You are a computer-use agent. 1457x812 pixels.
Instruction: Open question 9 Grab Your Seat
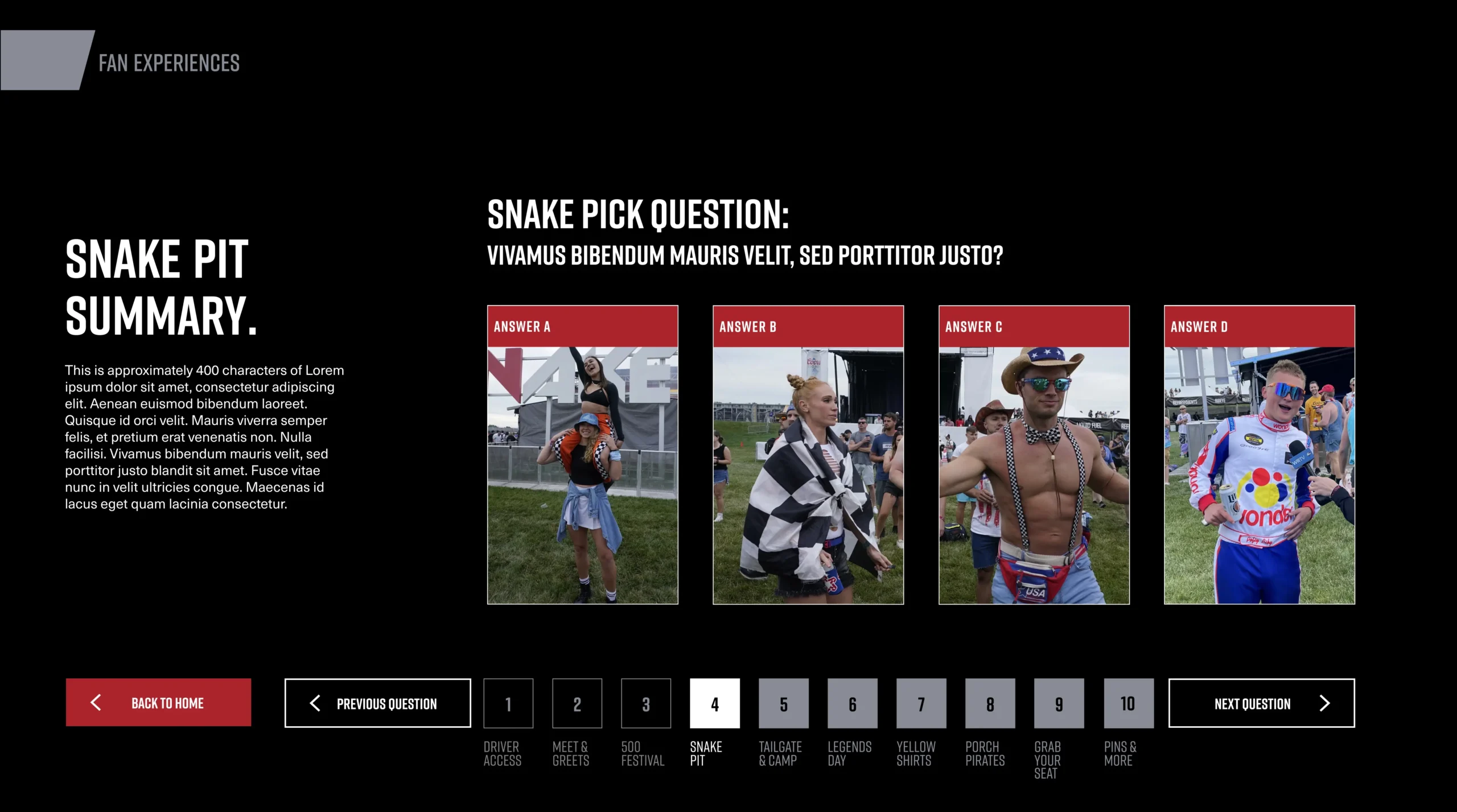coord(1059,703)
